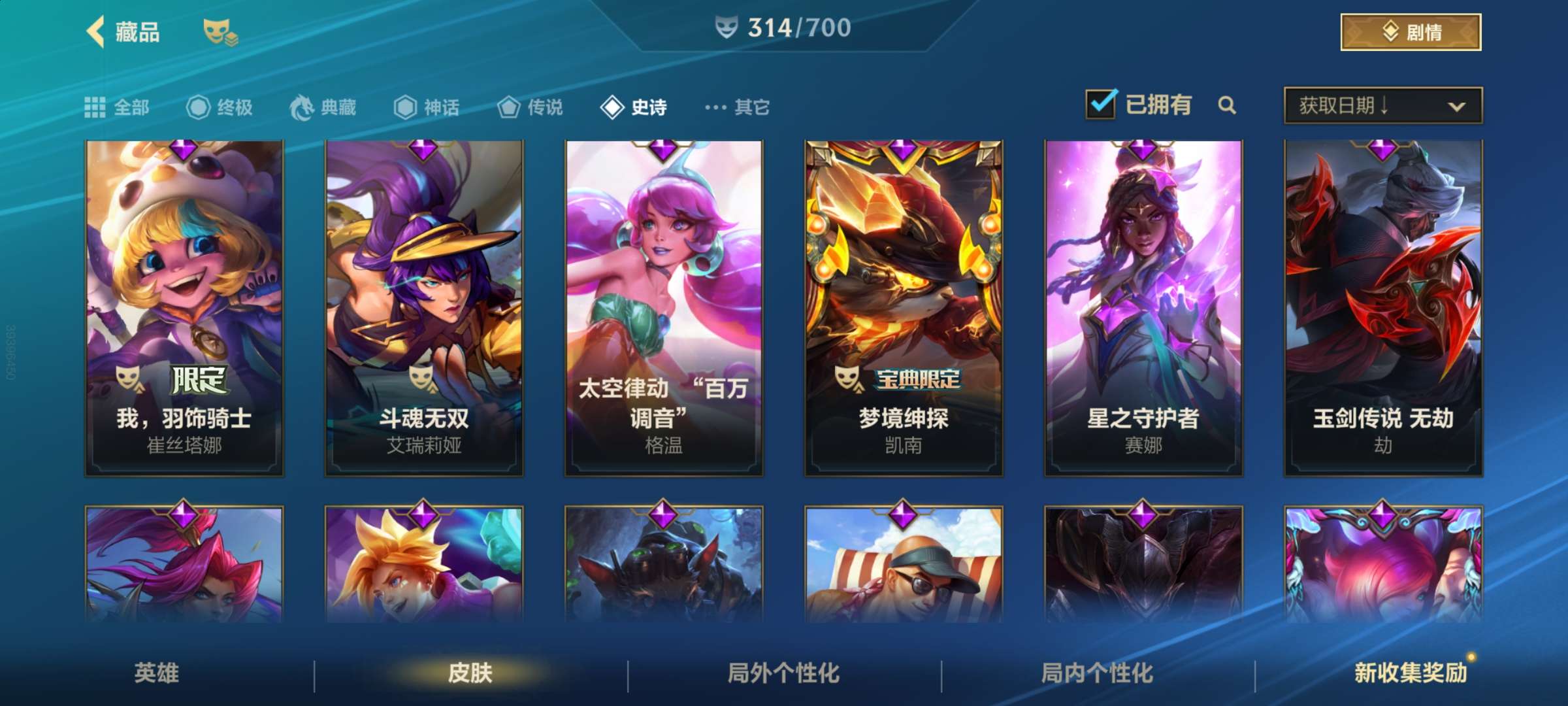Image resolution: width=1568 pixels, height=706 pixels.
Task: Open the 剧情 story button
Action: (1411, 32)
